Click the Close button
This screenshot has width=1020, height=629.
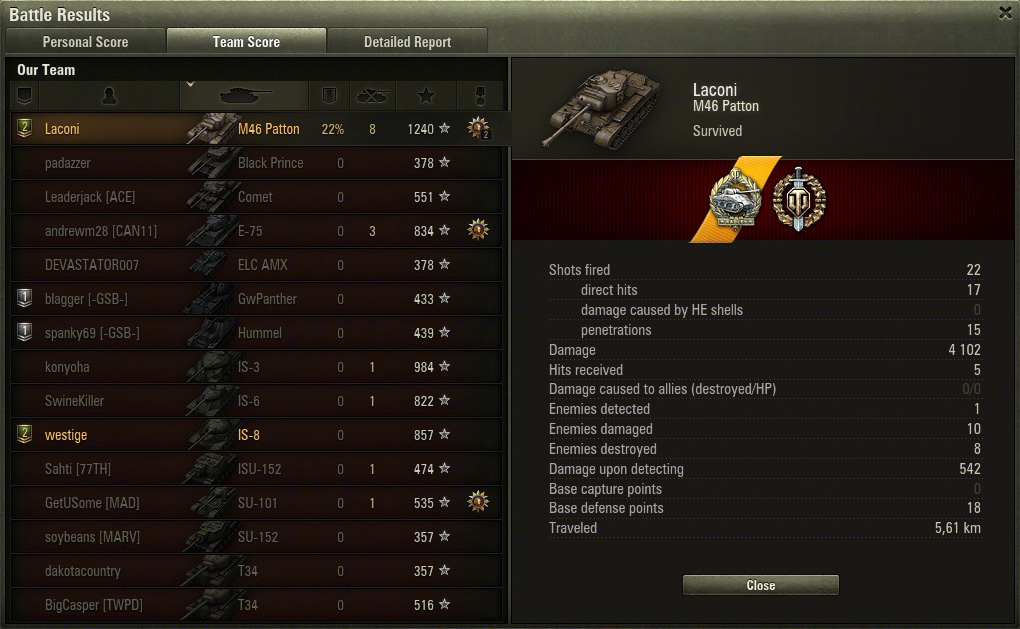[760, 585]
